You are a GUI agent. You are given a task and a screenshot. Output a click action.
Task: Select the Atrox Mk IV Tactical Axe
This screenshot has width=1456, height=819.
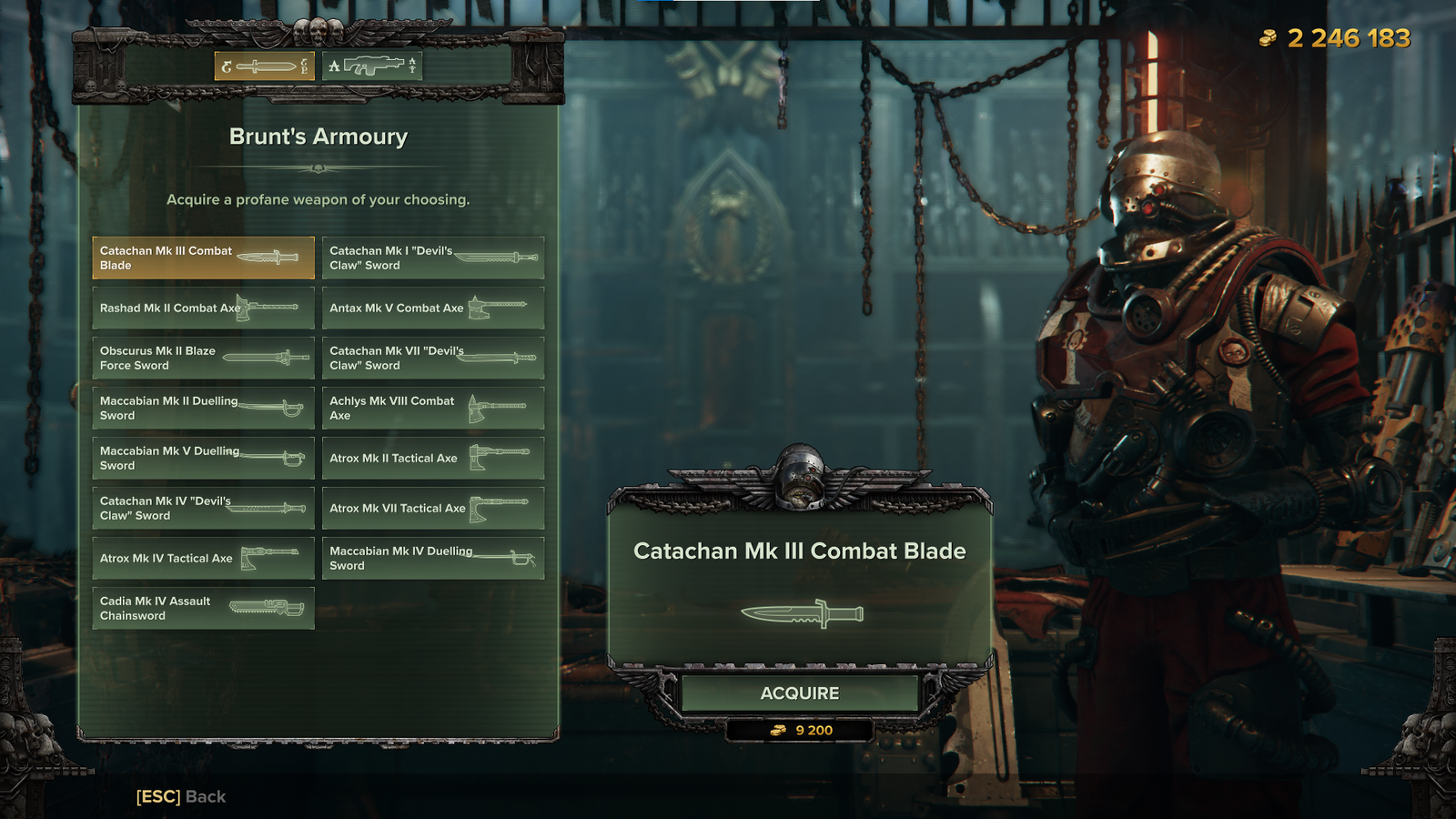[x=203, y=558]
